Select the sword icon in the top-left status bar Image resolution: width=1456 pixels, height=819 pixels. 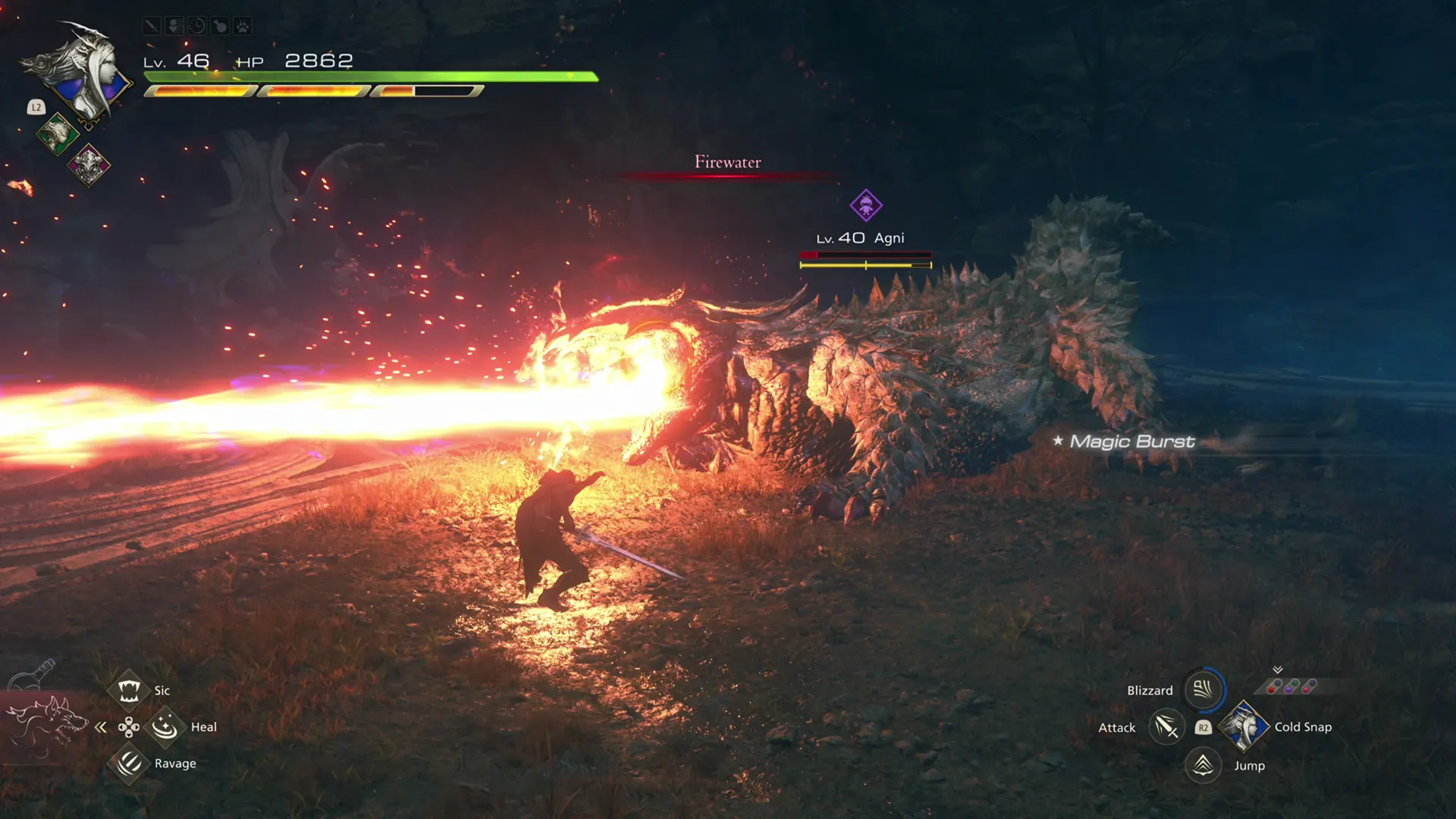pyautogui.click(x=152, y=26)
